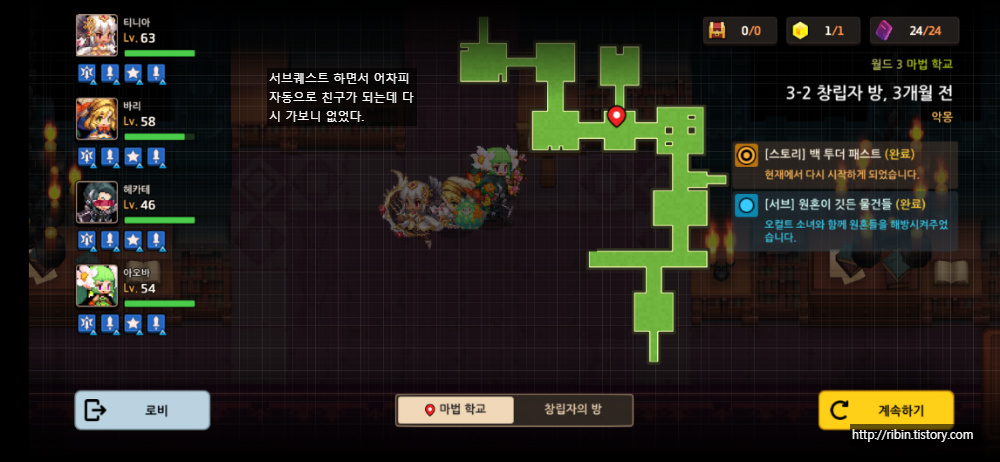This screenshot has height=462, width=1000.
Task: Select 티니아 party member portrait
Action: pos(97,36)
